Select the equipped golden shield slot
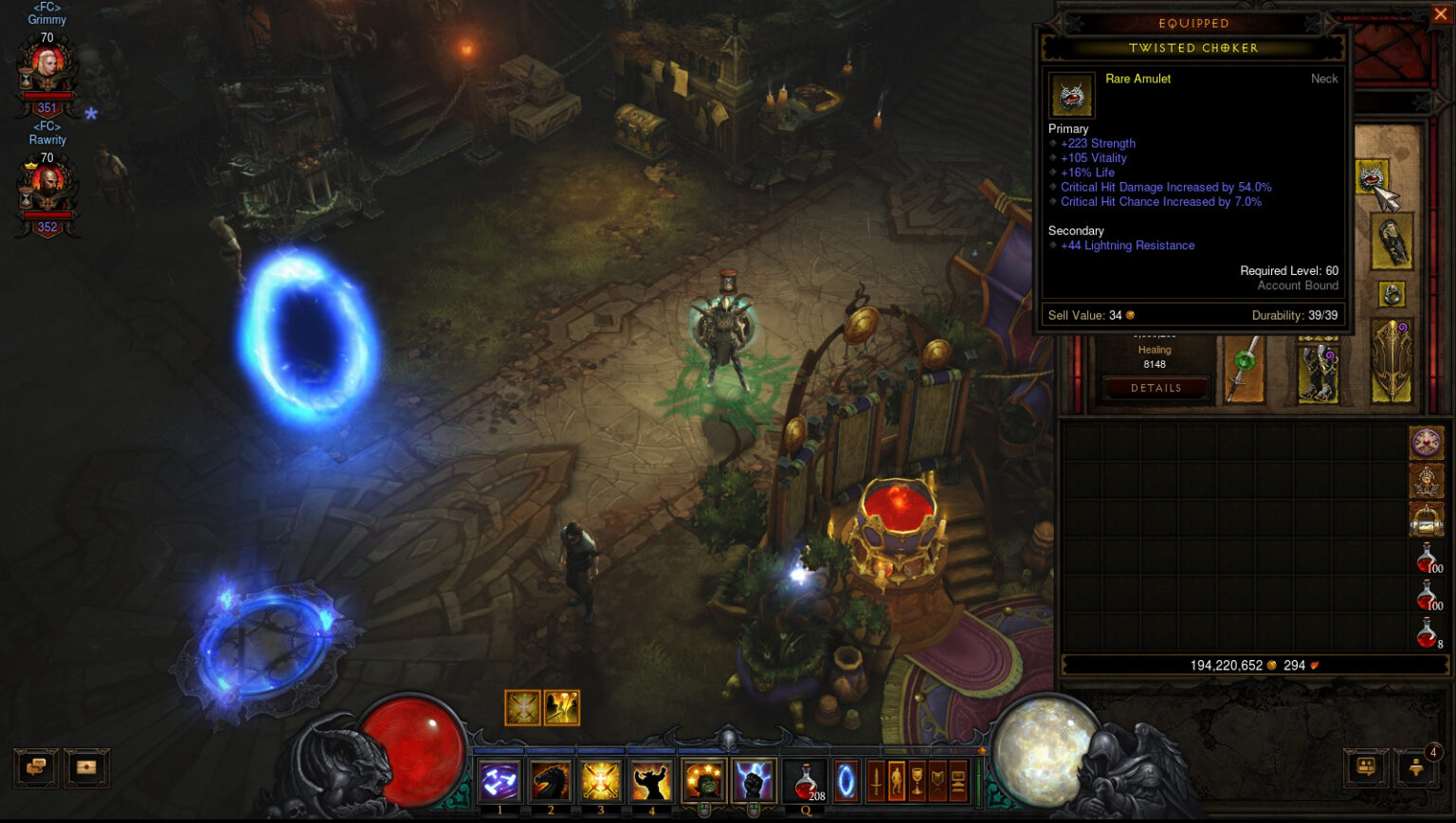 pyautogui.click(x=1392, y=360)
